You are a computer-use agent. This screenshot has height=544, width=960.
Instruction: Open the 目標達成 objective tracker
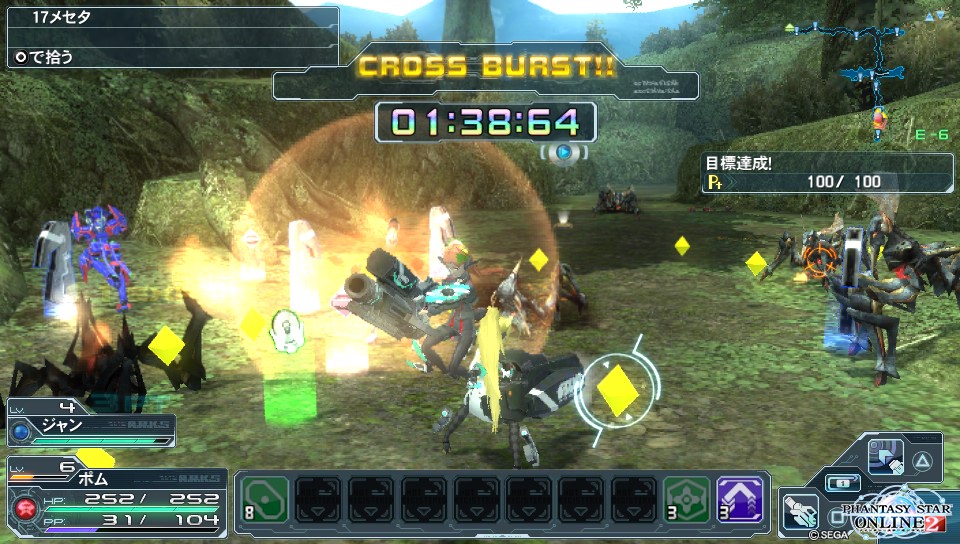pyautogui.click(x=826, y=173)
